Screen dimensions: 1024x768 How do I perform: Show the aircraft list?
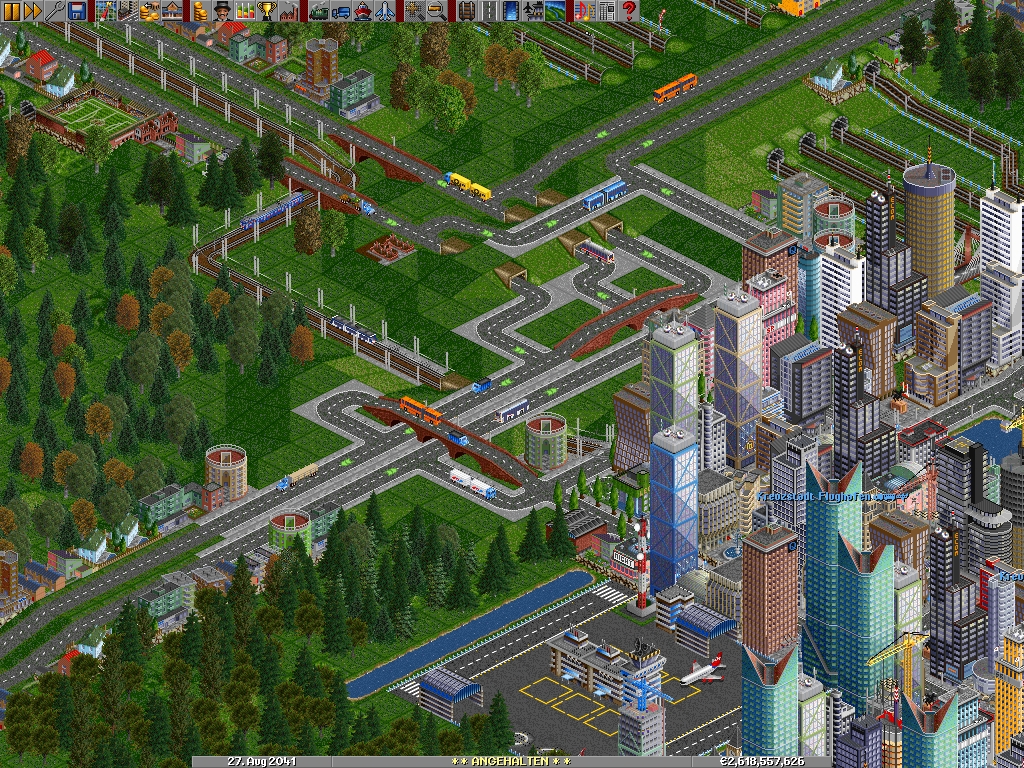(385, 11)
